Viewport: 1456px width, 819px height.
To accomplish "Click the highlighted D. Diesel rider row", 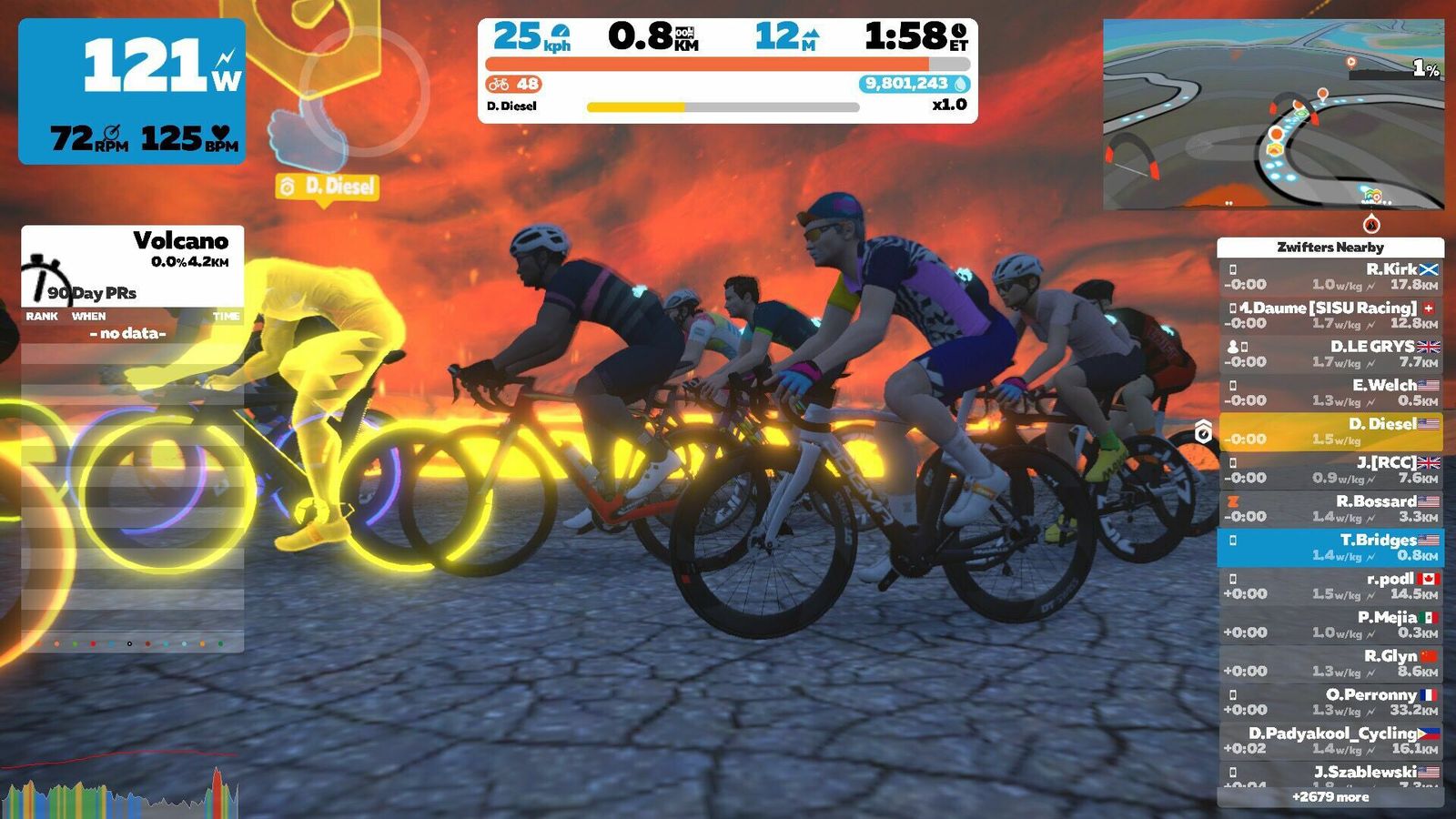I will click(x=1330, y=431).
